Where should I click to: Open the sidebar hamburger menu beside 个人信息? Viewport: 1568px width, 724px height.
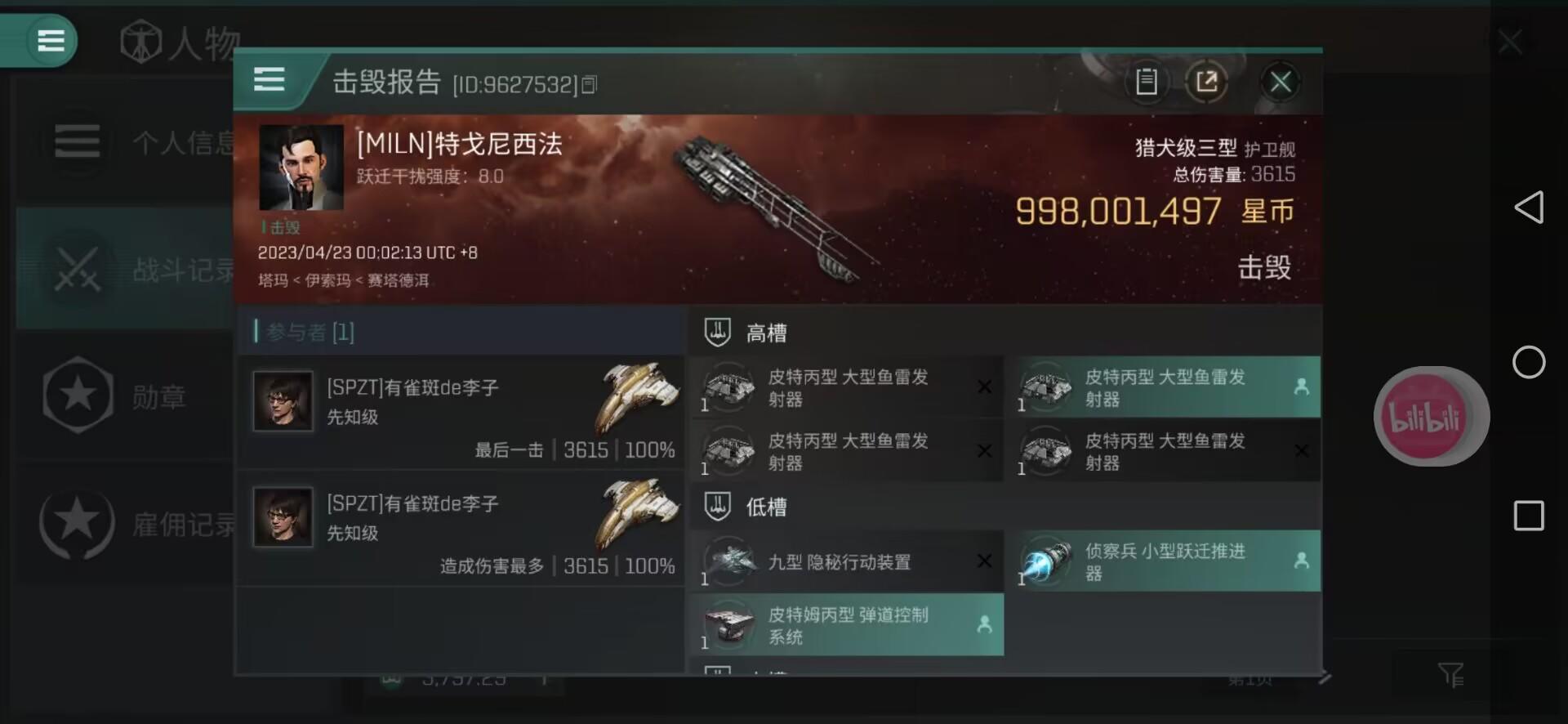(x=78, y=141)
